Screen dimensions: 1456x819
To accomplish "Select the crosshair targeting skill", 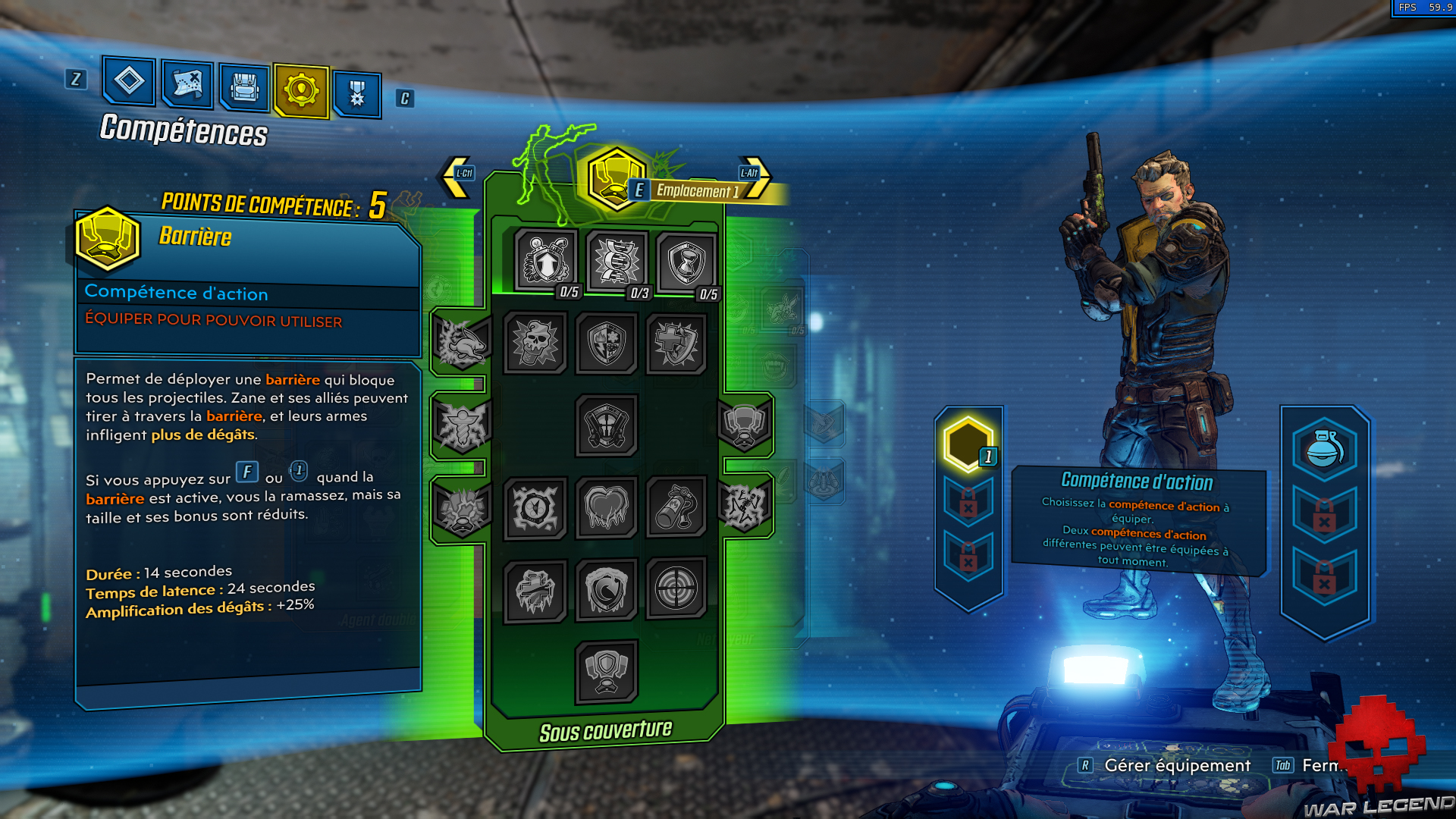I will (676, 591).
